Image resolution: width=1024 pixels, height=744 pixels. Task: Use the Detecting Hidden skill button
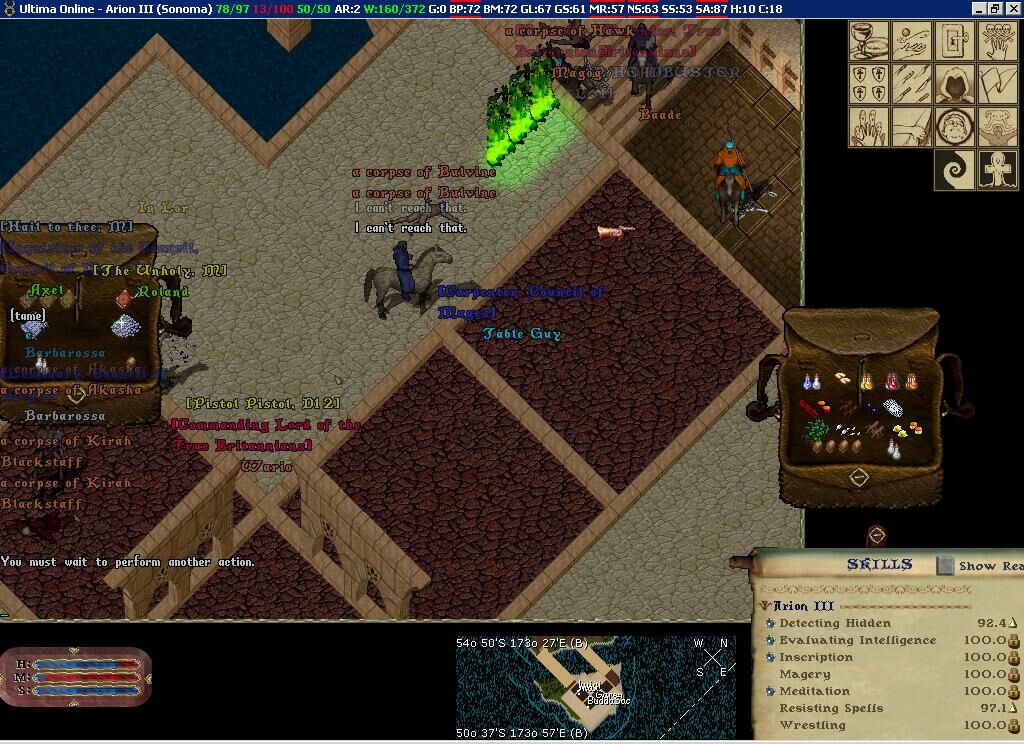tap(770, 623)
